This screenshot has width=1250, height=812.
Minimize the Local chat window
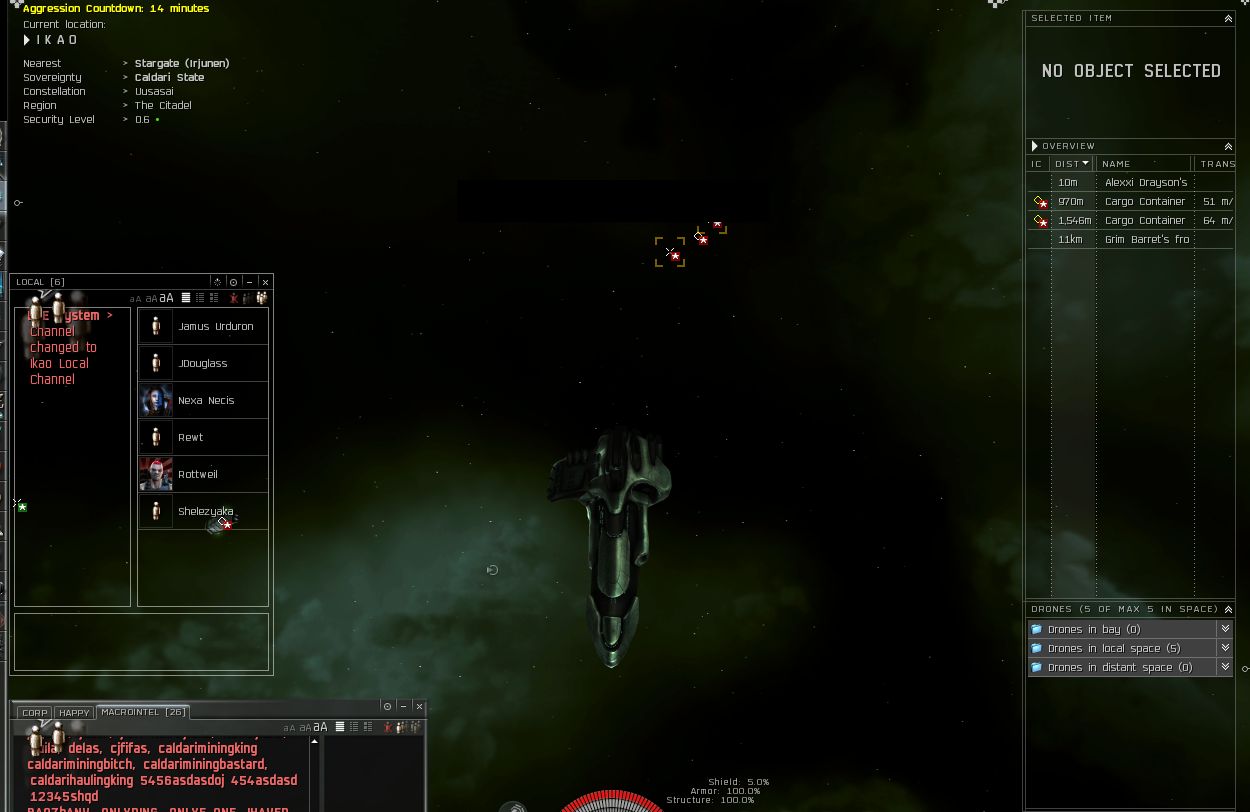249,282
